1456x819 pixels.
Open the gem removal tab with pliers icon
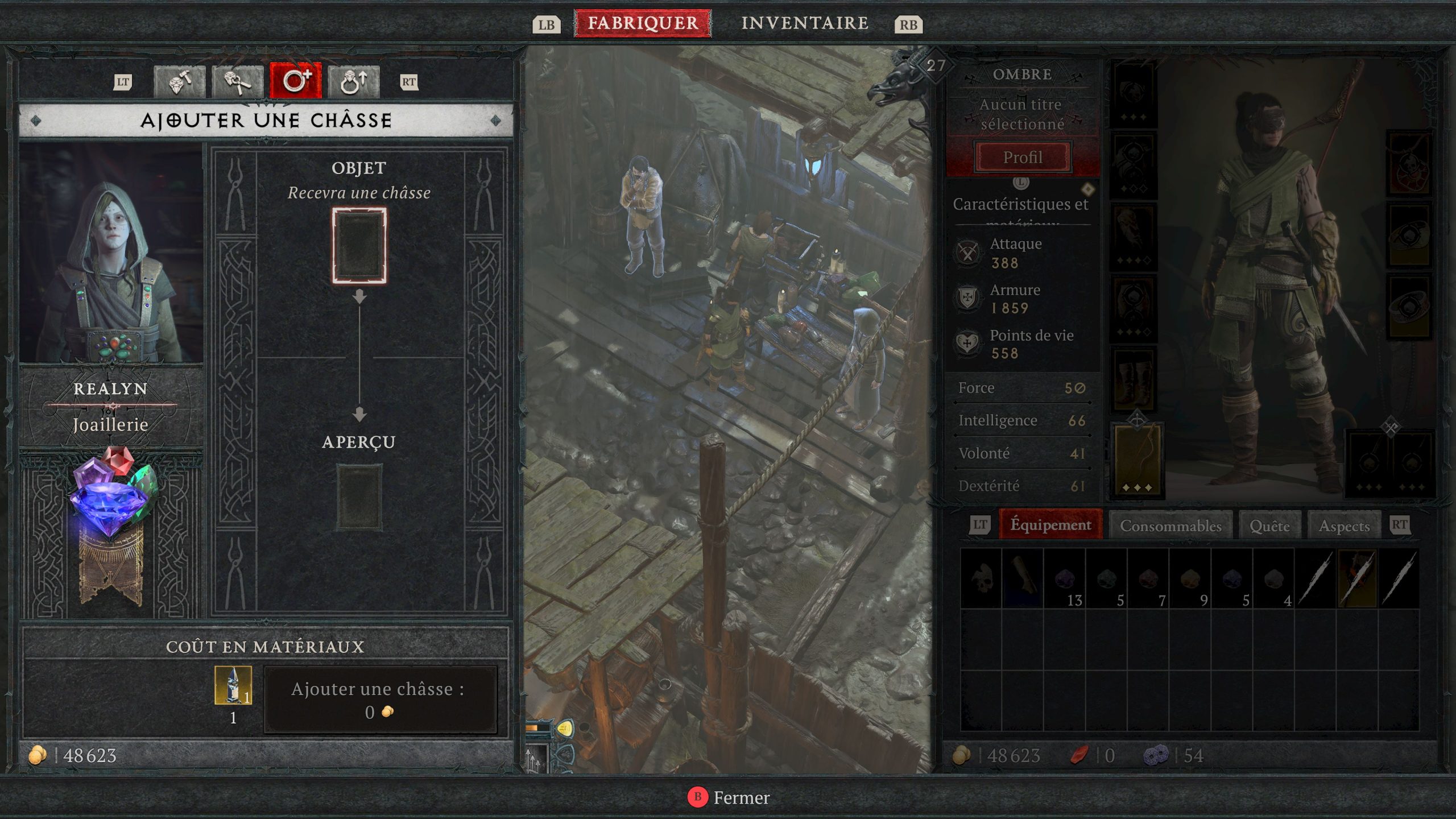click(238, 82)
